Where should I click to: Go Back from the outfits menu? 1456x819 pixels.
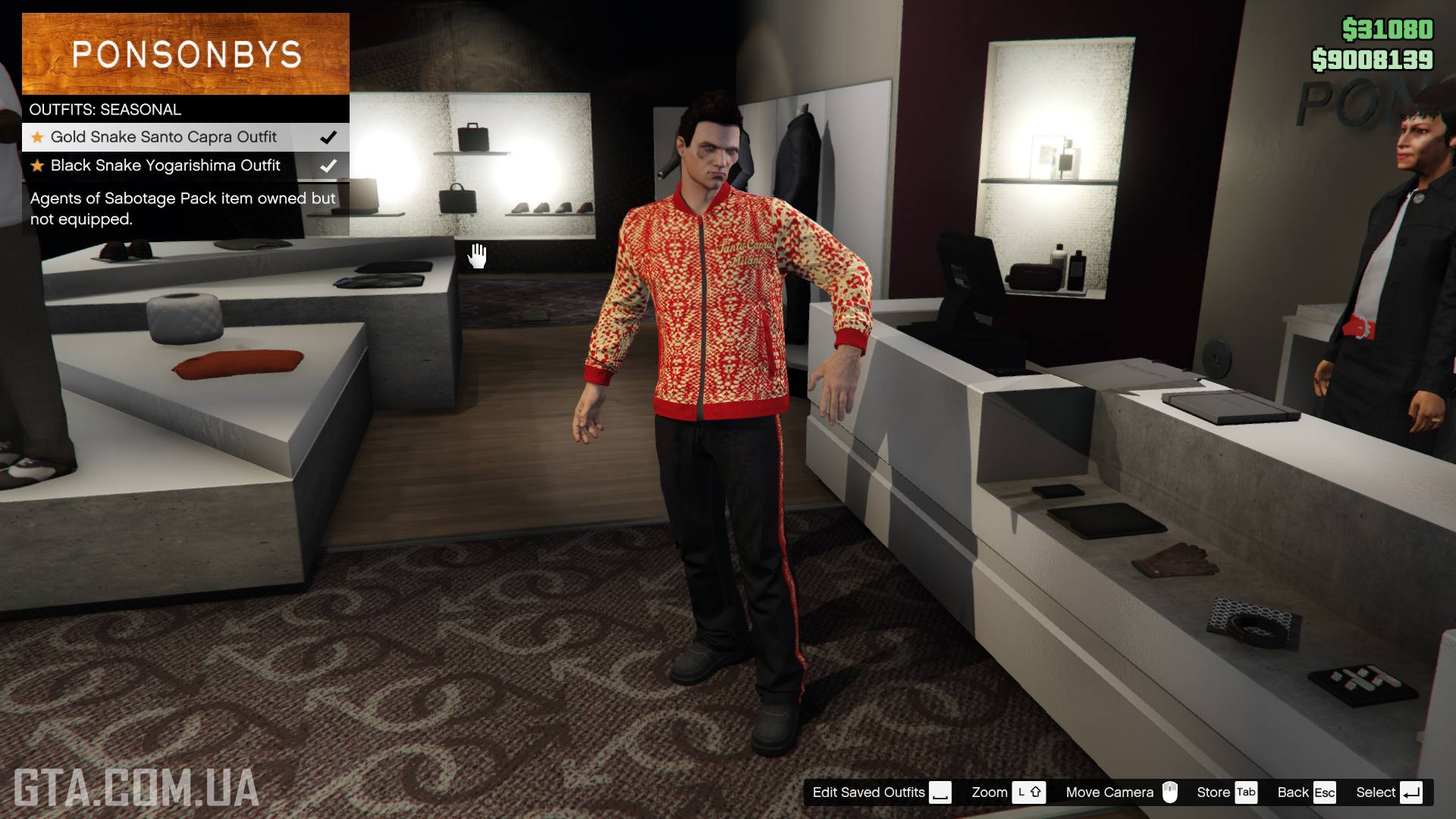point(1305,792)
